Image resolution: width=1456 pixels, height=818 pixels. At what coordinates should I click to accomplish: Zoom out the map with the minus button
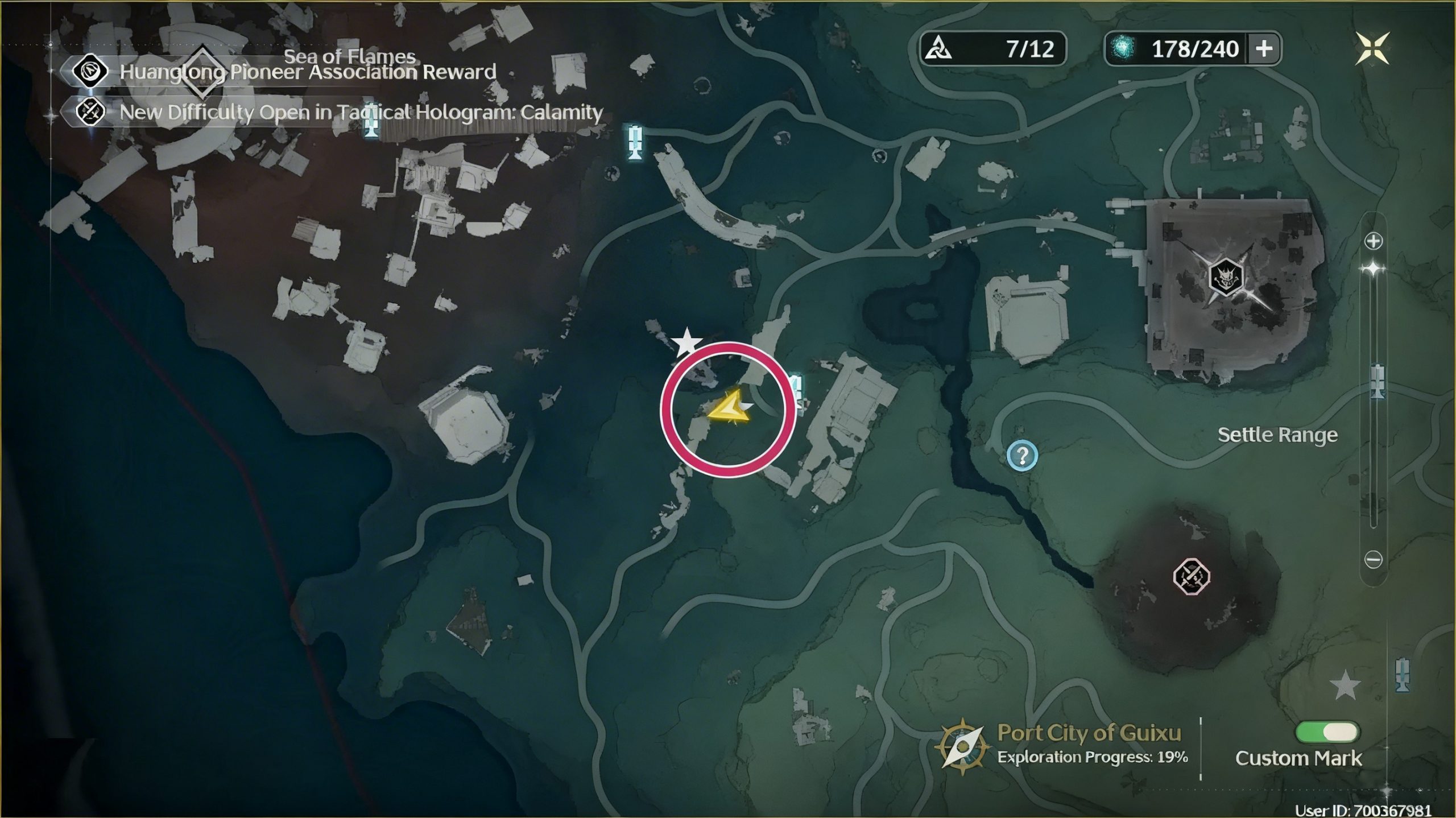(x=1374, y=560)
